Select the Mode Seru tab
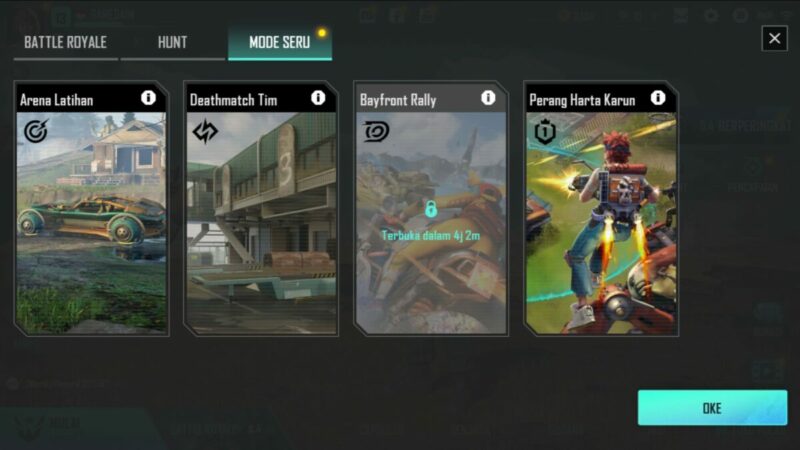The image size is (800, 450). [279, 43]
